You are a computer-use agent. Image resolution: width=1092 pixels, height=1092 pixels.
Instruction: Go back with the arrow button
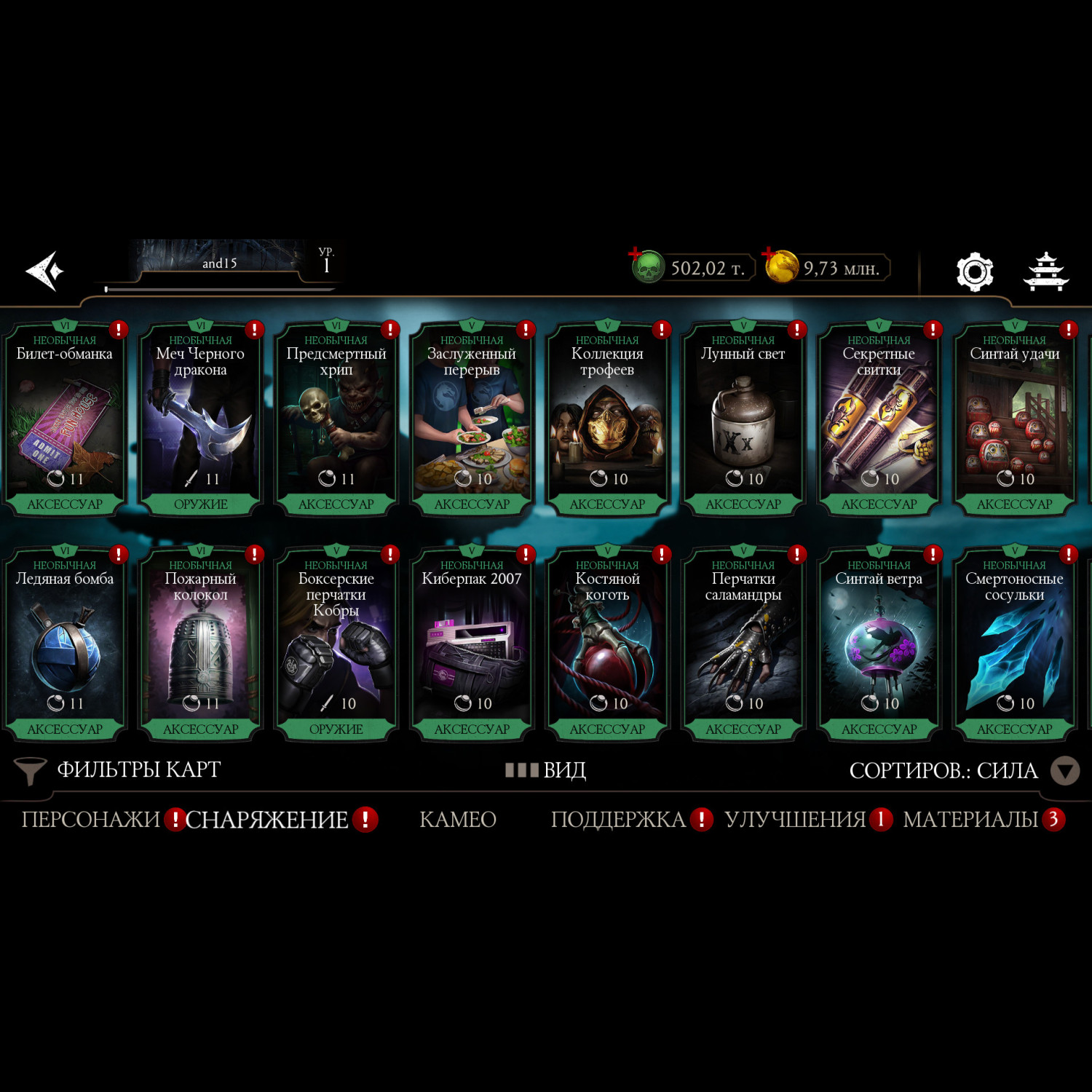tap(45, 271)
